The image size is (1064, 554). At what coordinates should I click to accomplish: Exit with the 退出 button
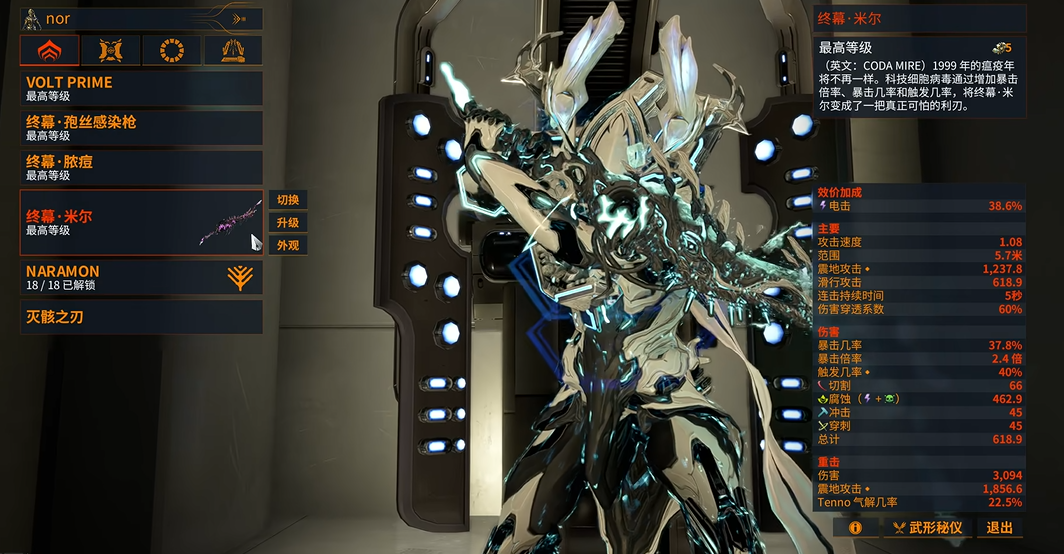999,527
